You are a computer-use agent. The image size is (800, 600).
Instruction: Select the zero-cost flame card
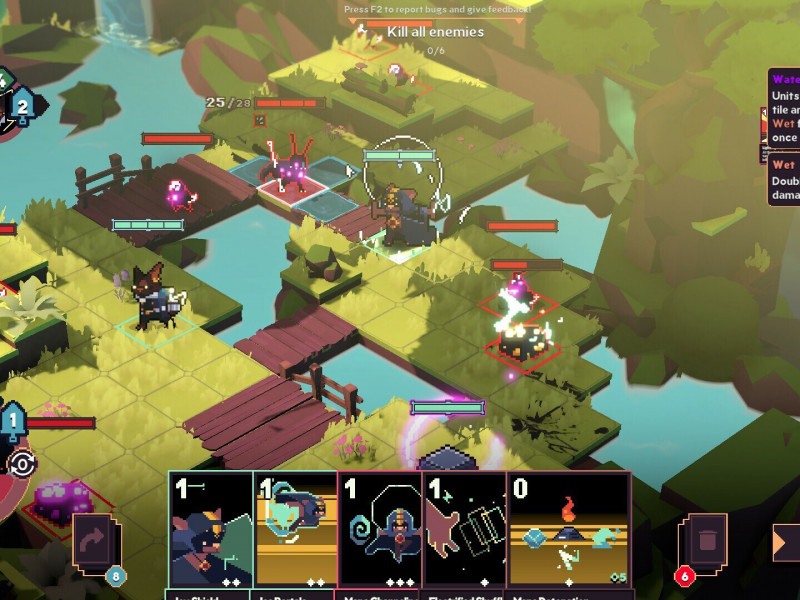pos(569,530)
